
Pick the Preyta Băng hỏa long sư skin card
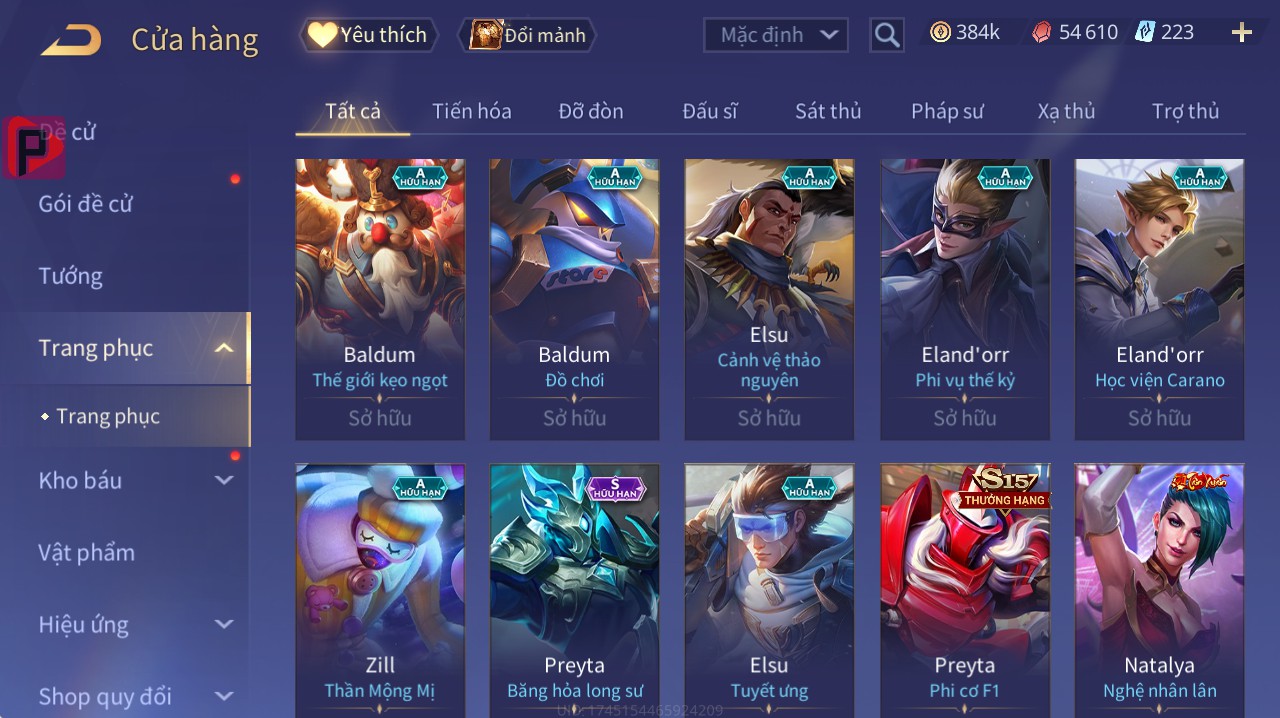(574, 590)
